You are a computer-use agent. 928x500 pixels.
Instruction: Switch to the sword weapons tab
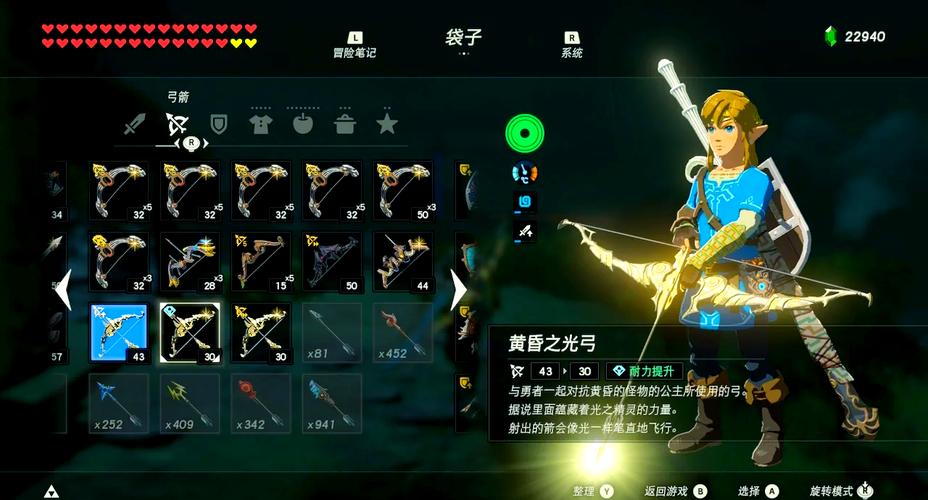[135, 124]
